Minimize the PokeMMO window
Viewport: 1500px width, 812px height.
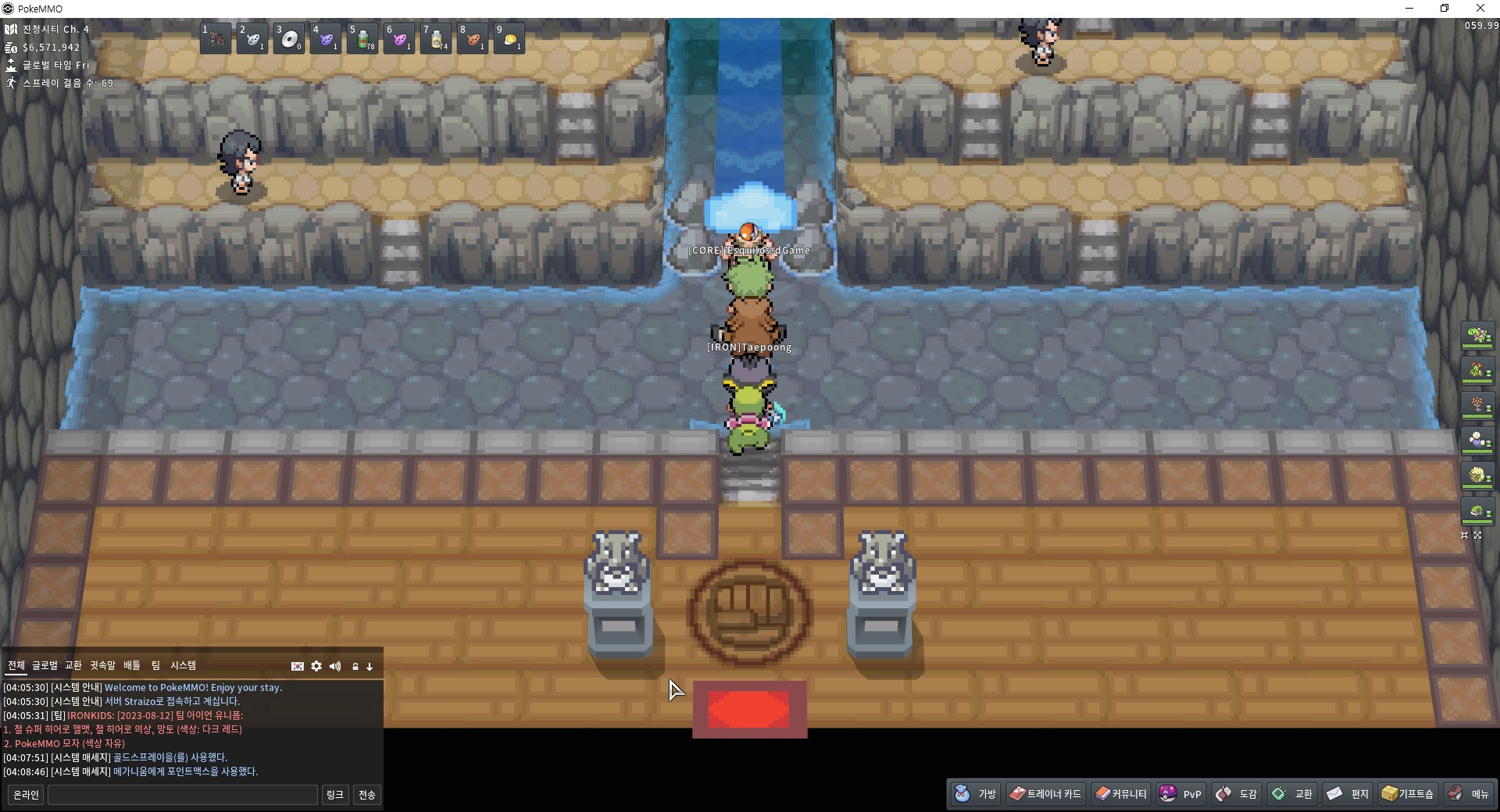click(x=1409, y=9)
